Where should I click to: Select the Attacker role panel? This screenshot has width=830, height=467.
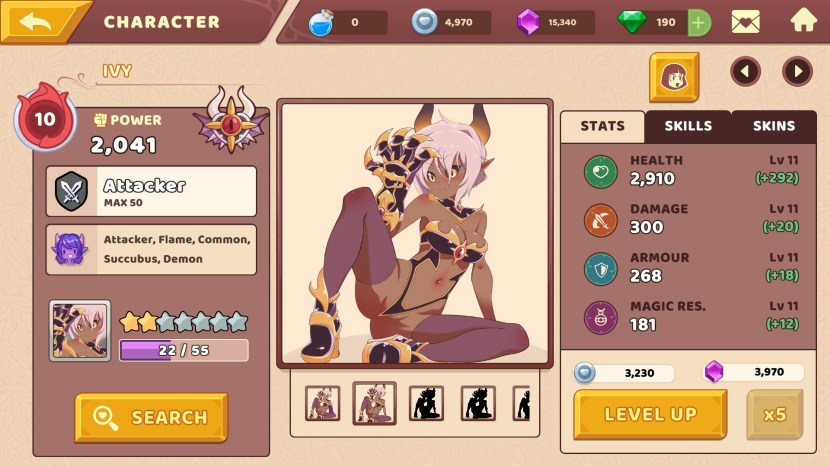click(151, 191)
